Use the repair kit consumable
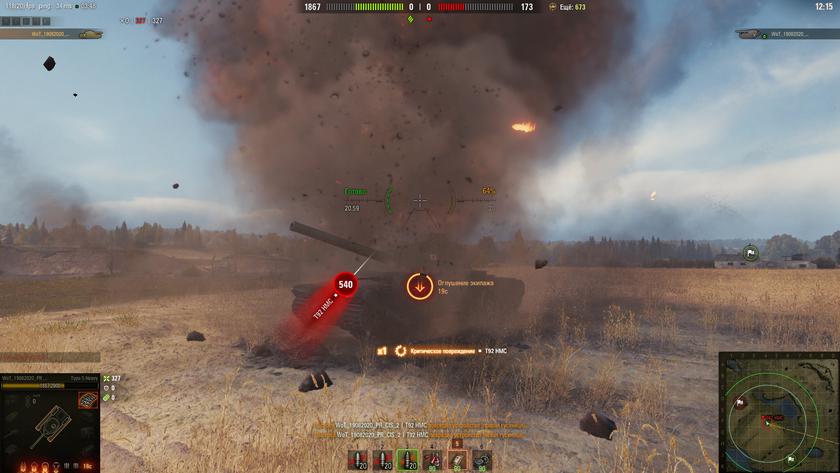Viewport: 840px width, 473px height. pos(433,460)
